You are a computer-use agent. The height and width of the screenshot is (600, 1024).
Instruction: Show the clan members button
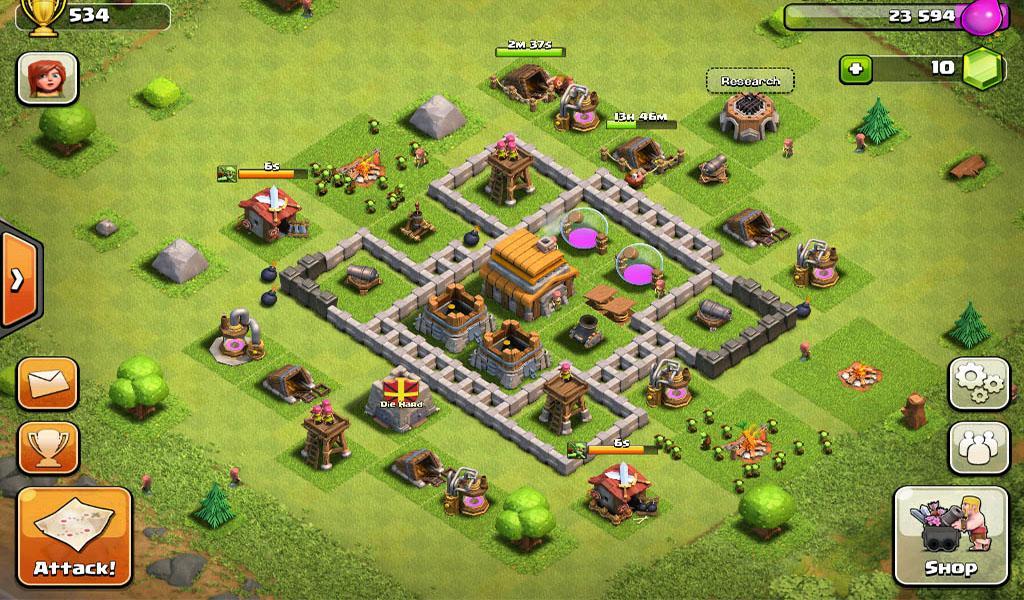tap(978, 447)
